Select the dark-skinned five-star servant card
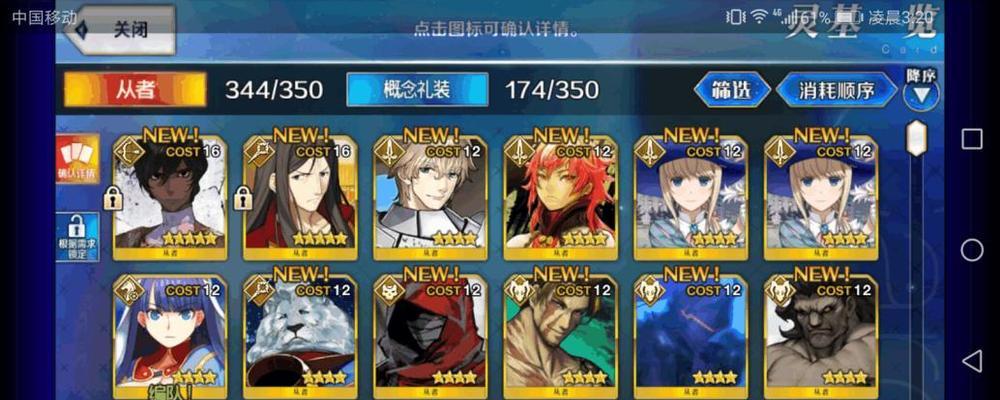 click(170, 195)
